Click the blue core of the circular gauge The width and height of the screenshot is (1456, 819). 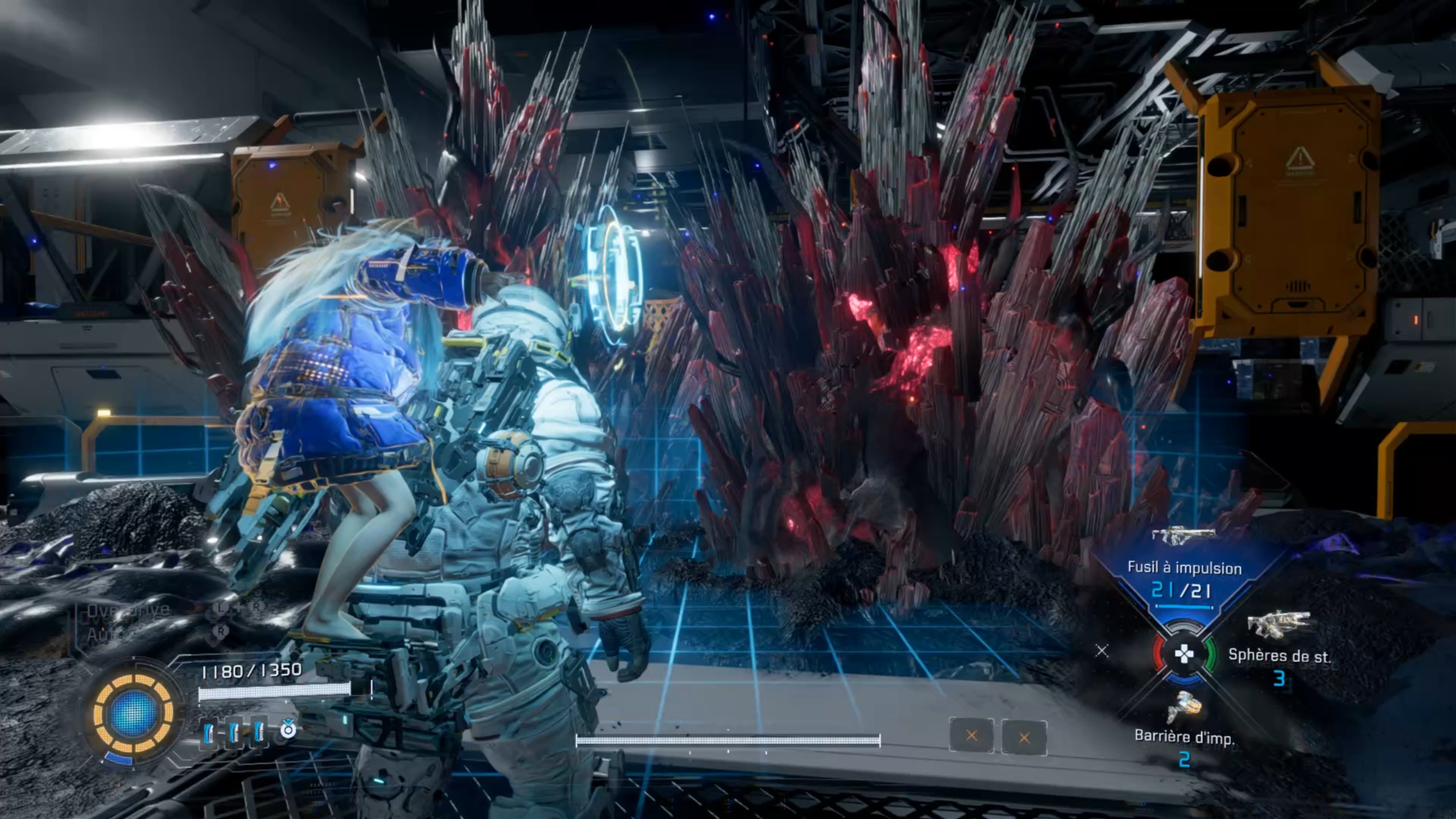coord(133,713)
